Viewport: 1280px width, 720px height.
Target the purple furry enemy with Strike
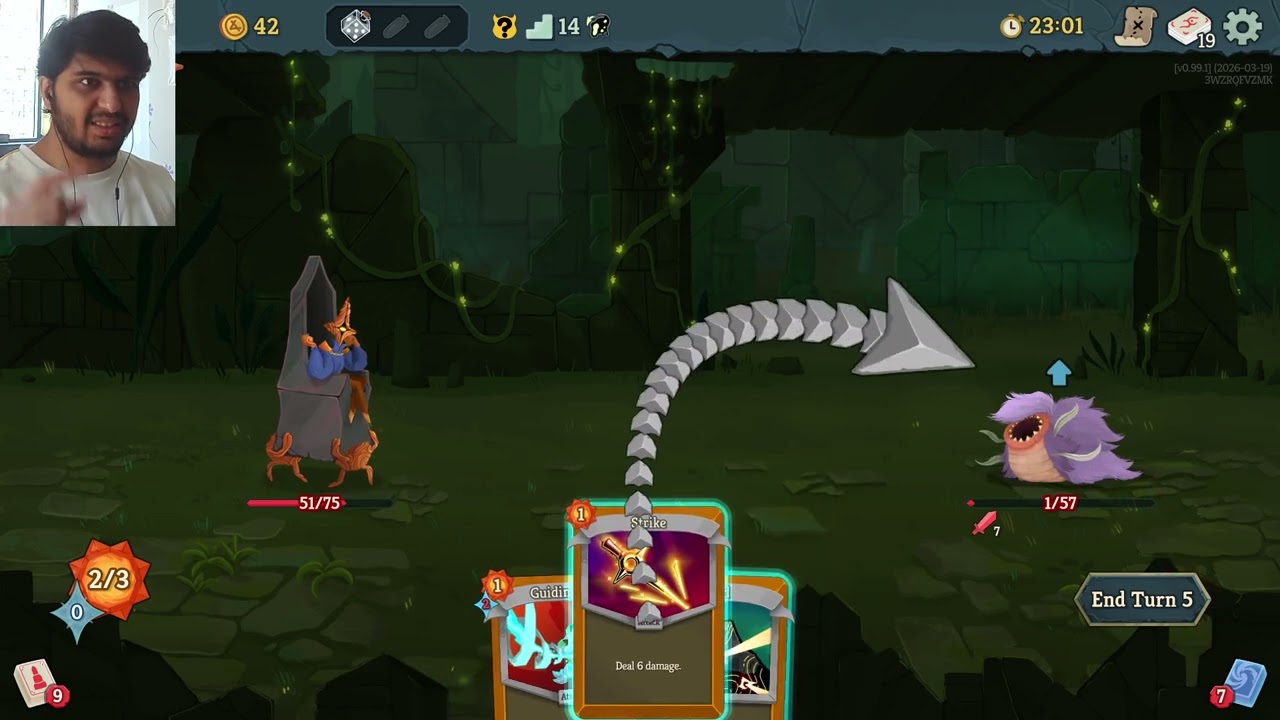point(1060,440)
